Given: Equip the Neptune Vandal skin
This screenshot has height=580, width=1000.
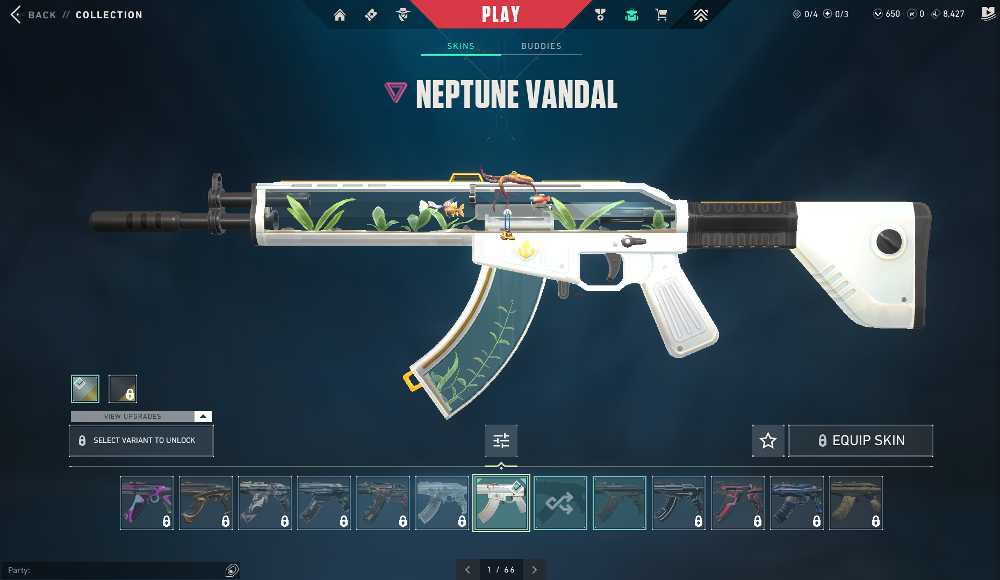Looking at the screenshot, I should click(x=861, y=441).
